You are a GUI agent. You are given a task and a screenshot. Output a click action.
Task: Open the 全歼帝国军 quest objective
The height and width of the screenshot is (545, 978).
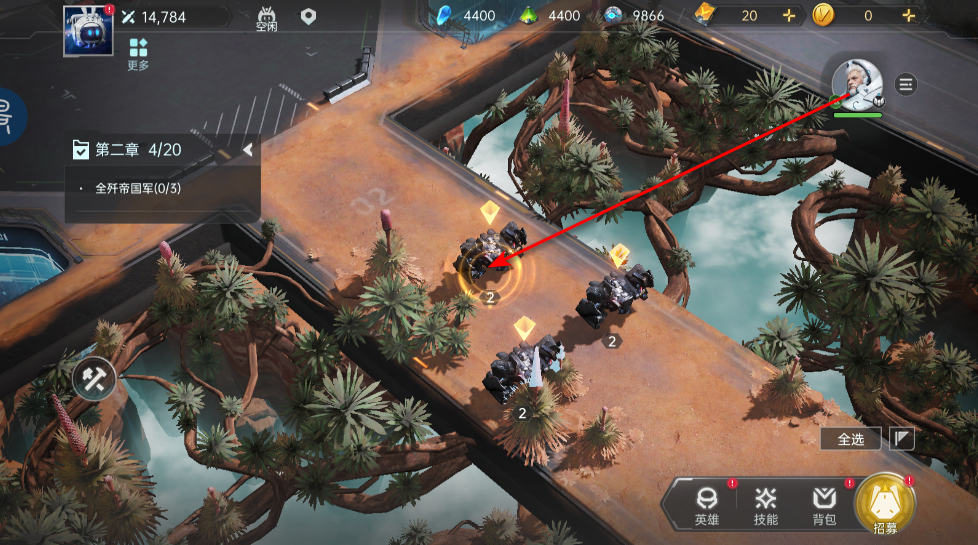click(137, 188)
